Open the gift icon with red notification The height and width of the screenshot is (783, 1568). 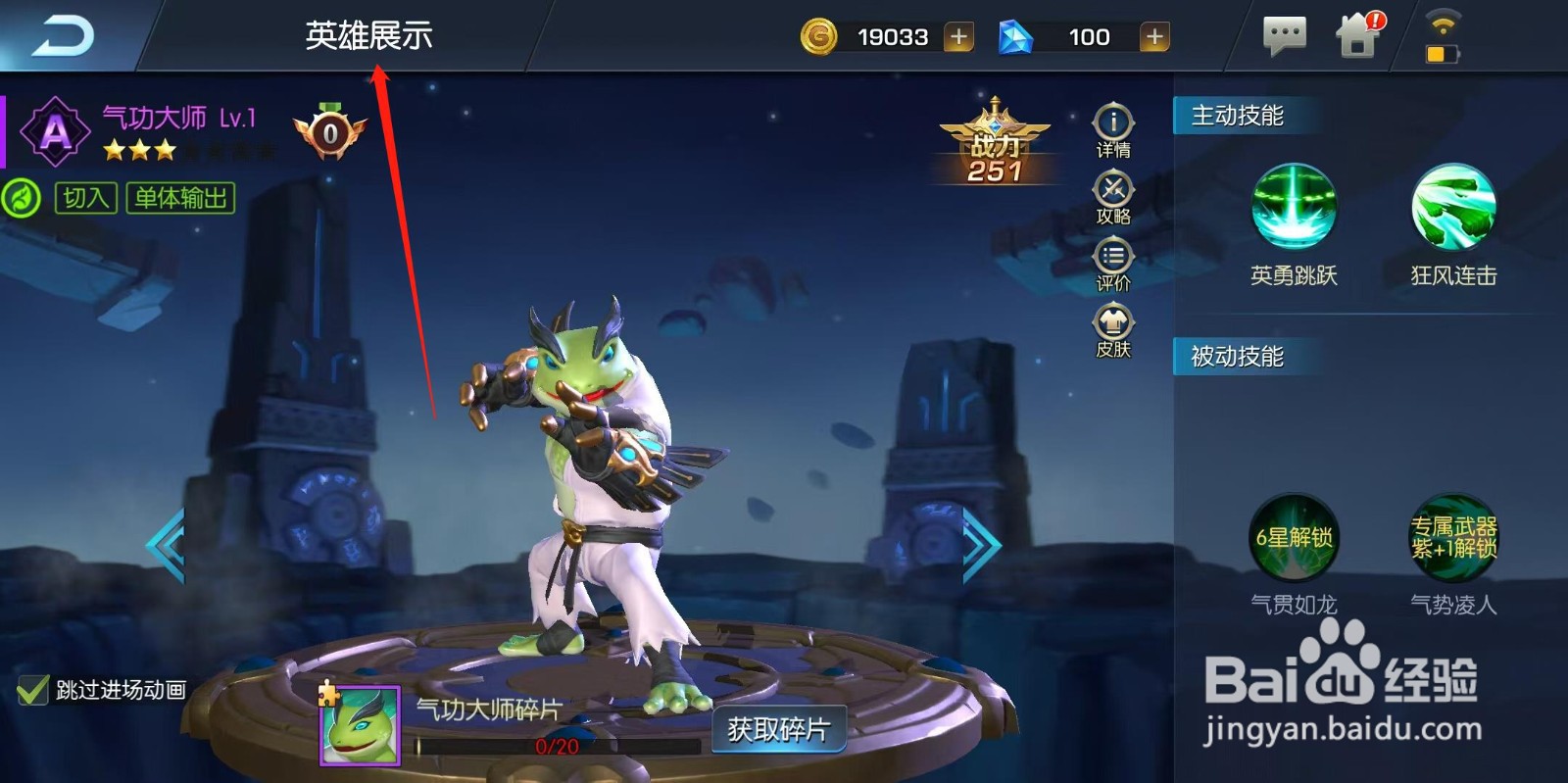[1359, 36]
